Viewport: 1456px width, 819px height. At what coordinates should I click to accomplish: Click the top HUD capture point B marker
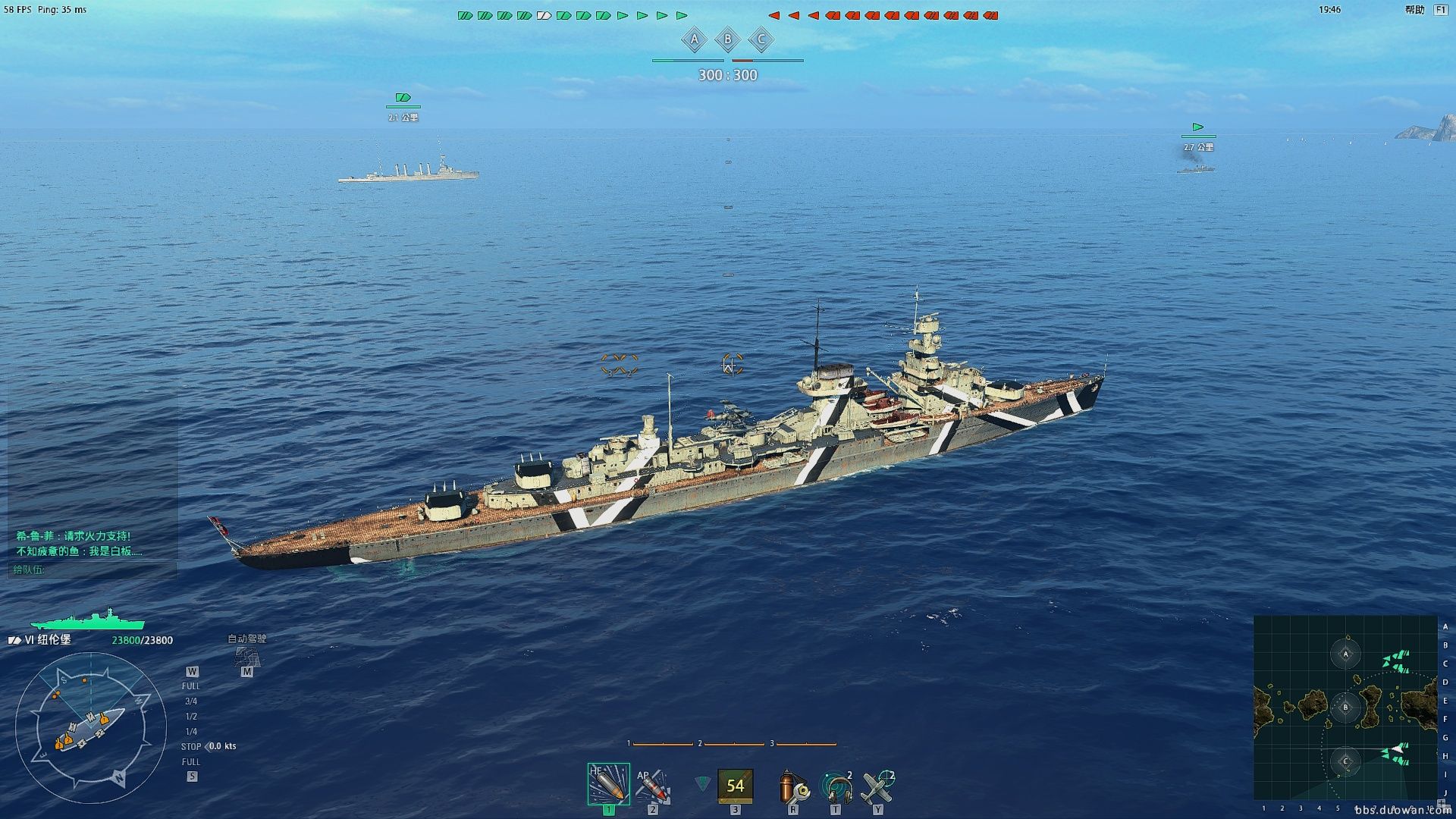click(728, 39)
